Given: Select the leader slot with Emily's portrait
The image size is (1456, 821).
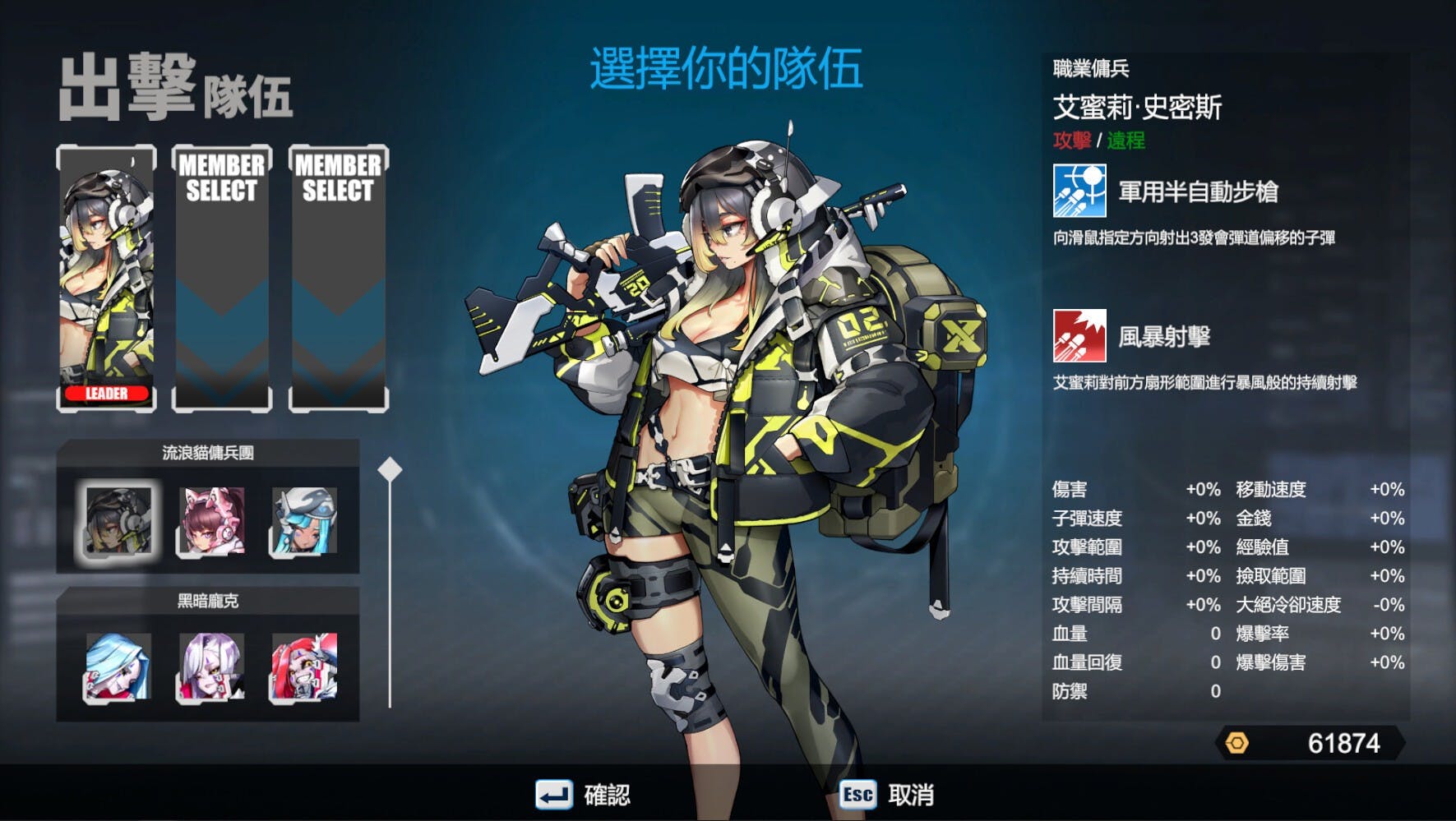Looking at the screenshot, I should tap(107, 278).
